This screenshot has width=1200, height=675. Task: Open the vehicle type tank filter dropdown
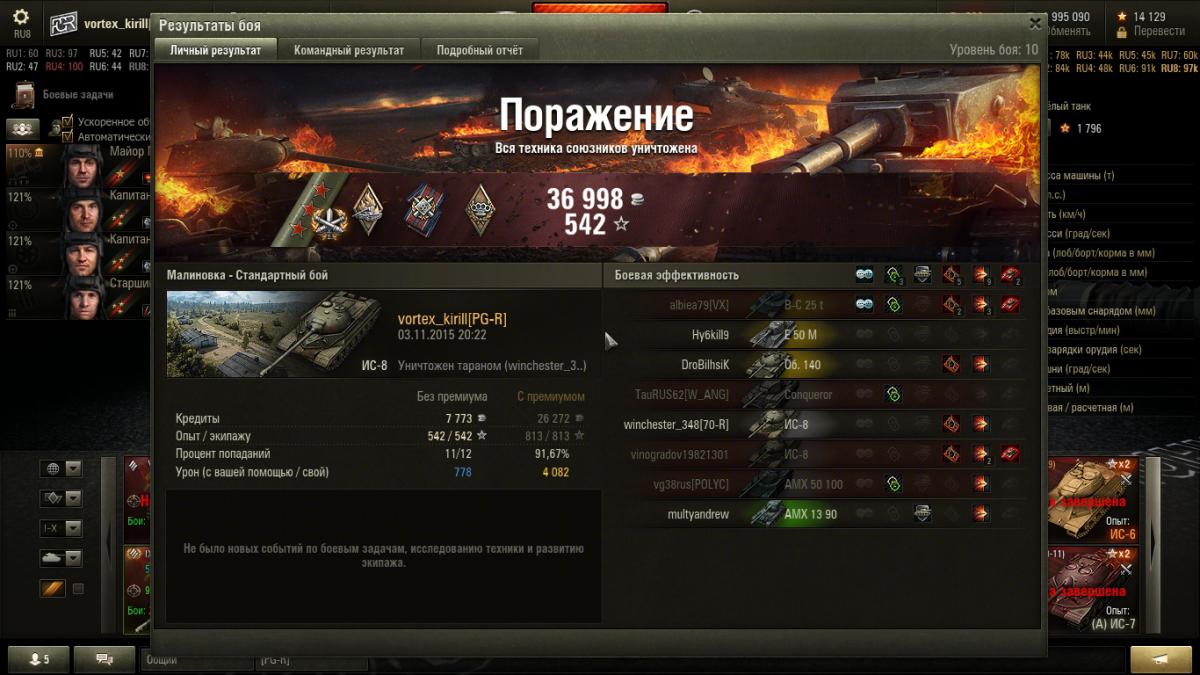pos(60,558)
